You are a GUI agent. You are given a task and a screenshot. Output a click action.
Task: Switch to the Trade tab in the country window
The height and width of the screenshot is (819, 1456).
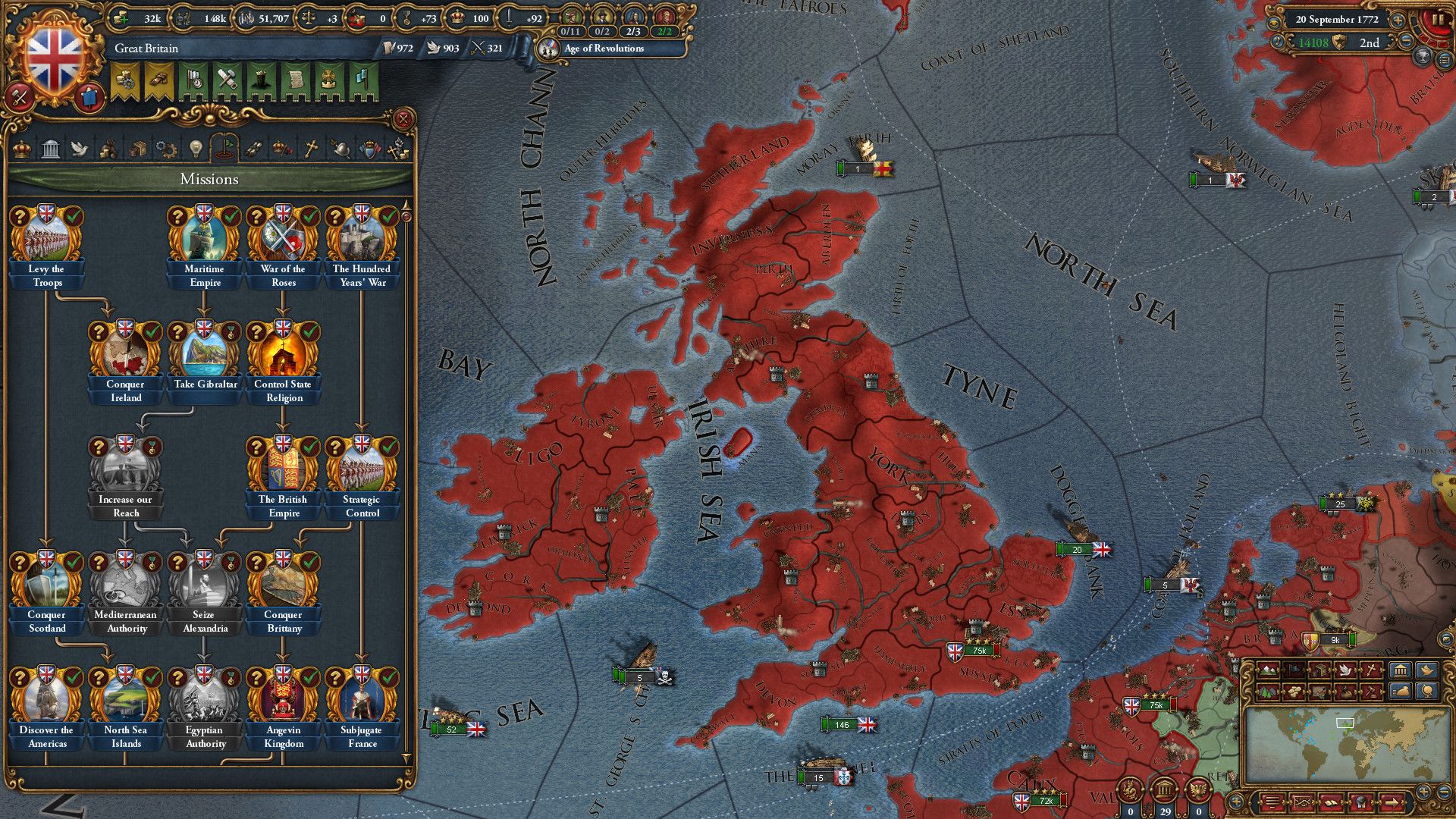coord(136,149)
